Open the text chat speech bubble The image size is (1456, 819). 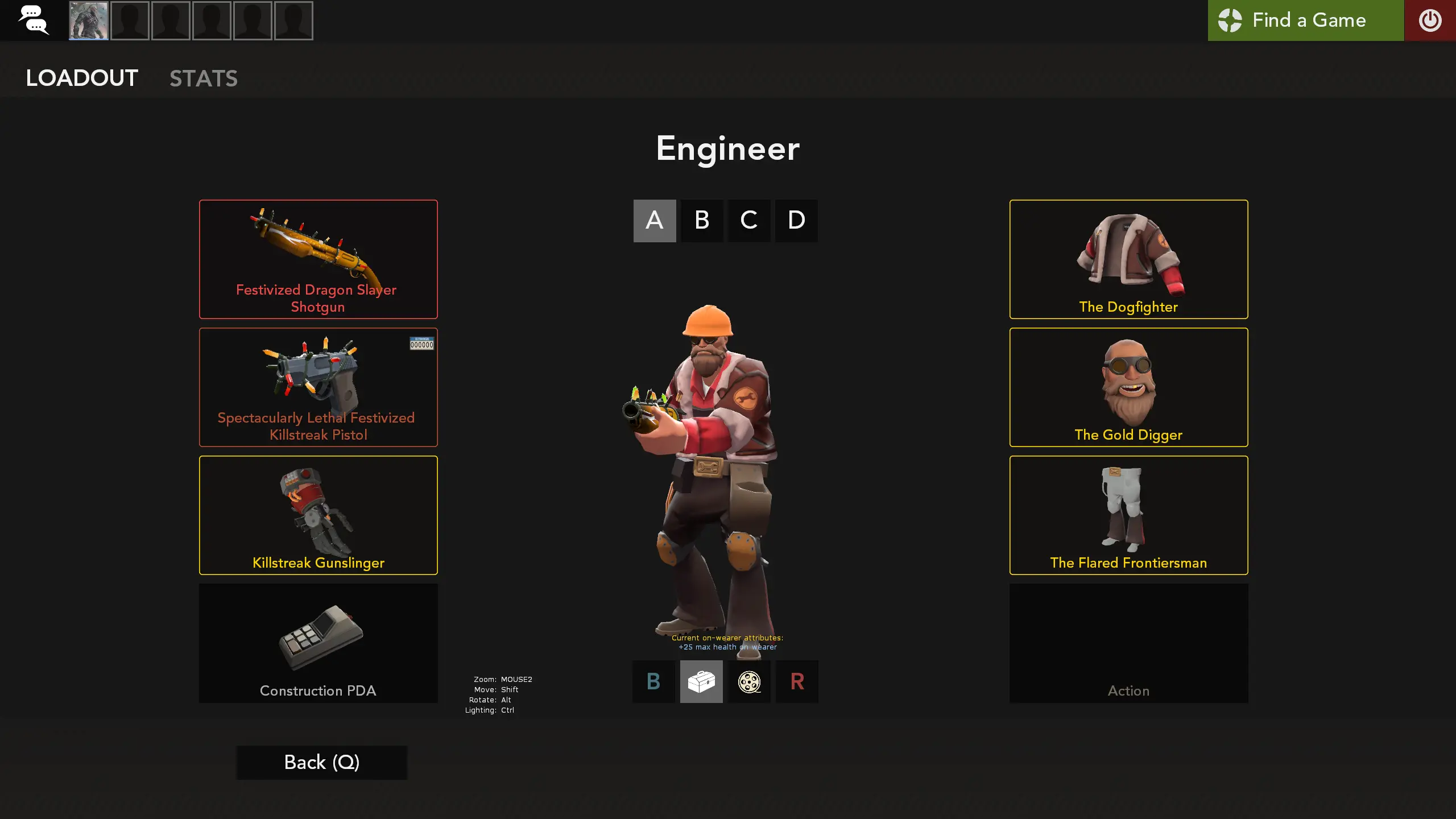pos(34,20)
